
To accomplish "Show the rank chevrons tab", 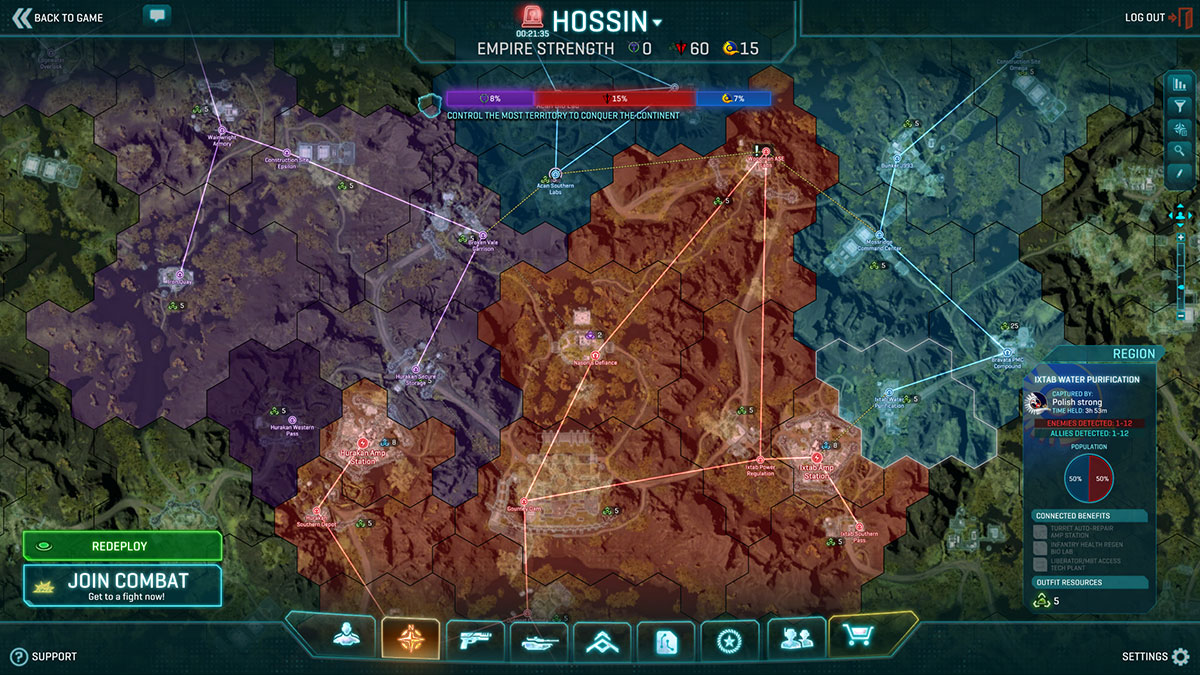I will pos(602,640).
